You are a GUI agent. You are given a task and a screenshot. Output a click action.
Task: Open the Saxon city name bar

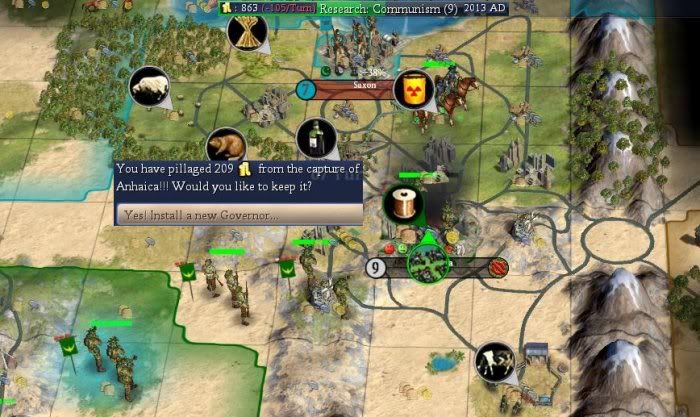click(362, 88)
